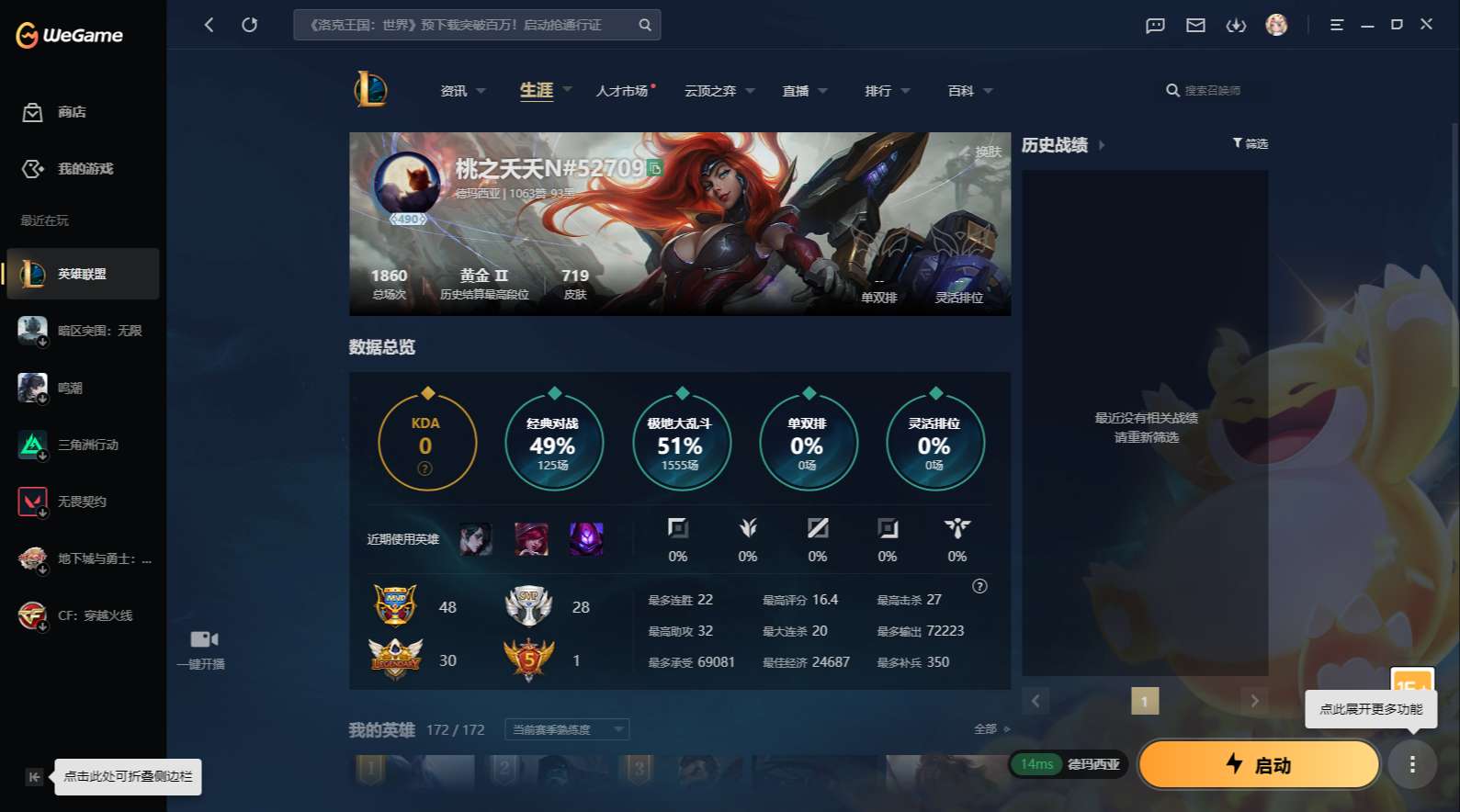Open the mail envelope icon

coord(1195,25)
